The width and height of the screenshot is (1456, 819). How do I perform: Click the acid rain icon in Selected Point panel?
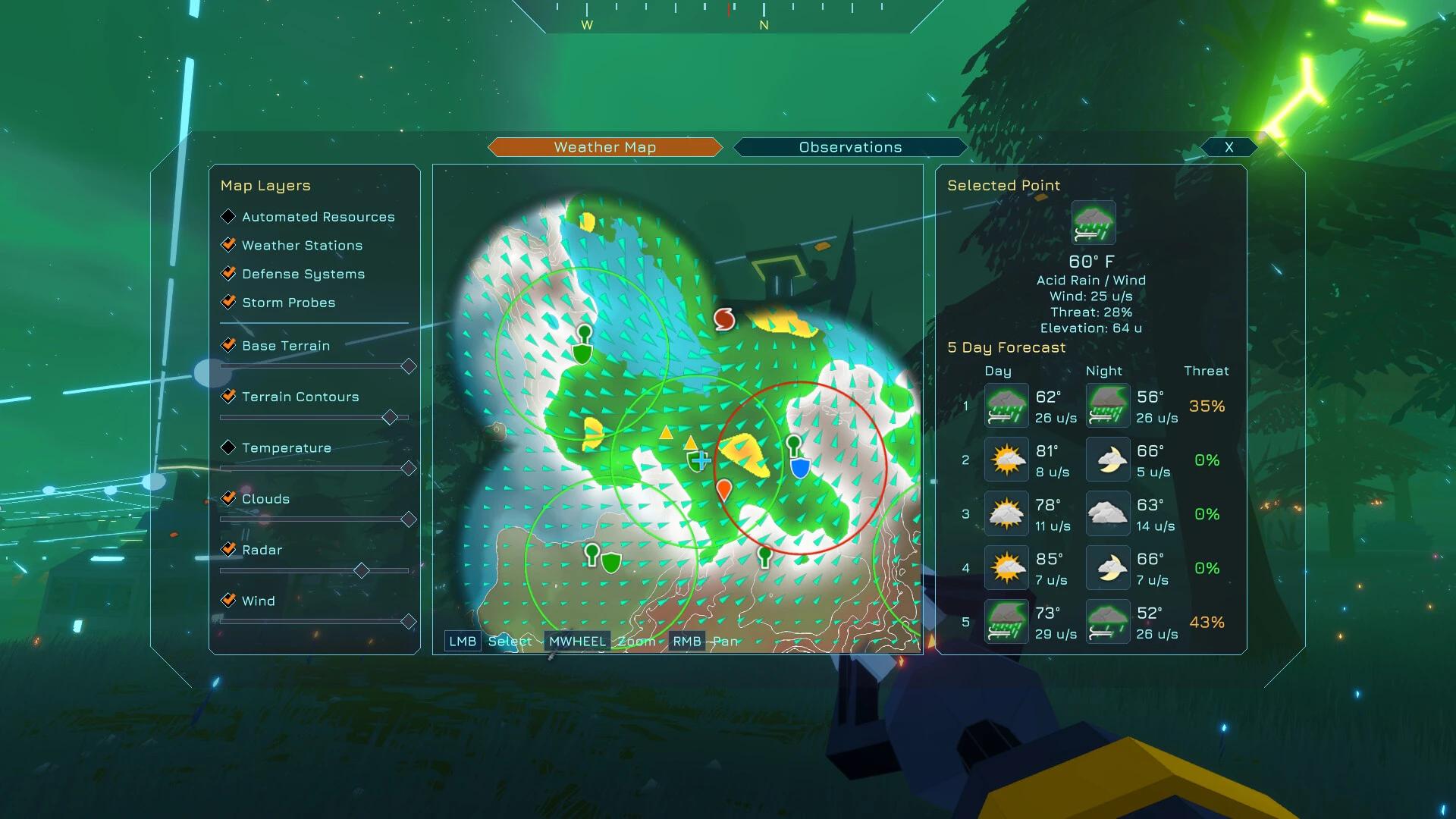click(1092, 221)
